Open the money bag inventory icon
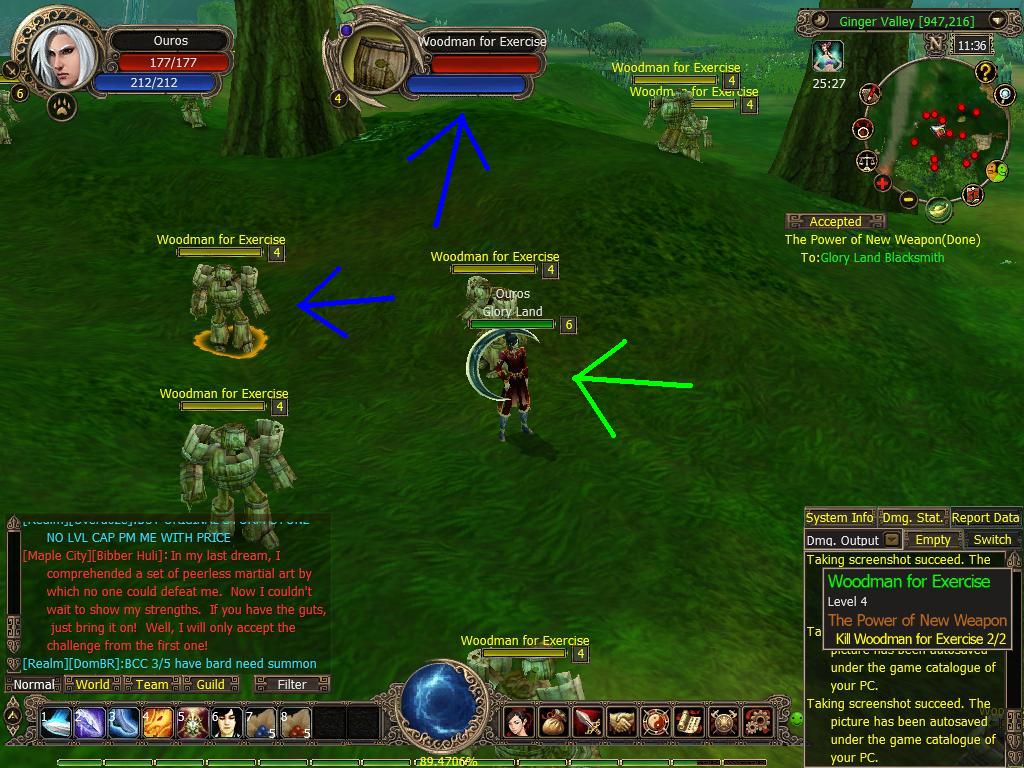The image size is (1024, 768). coord(552,720)
